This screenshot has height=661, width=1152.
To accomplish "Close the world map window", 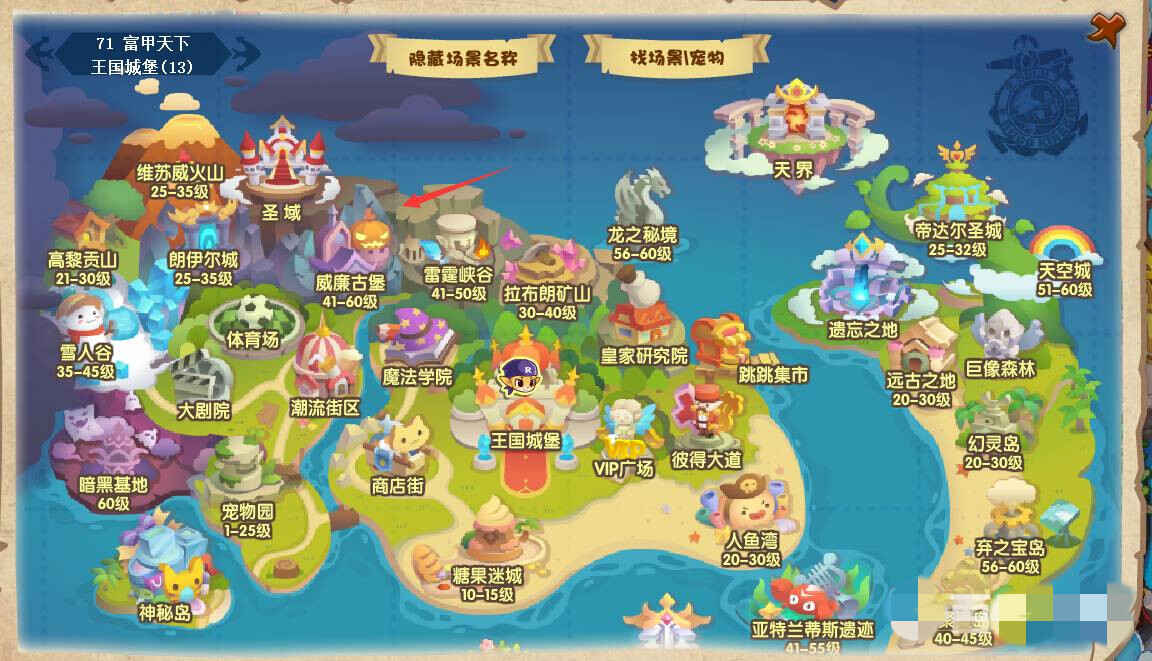I will coord(1104,28).
